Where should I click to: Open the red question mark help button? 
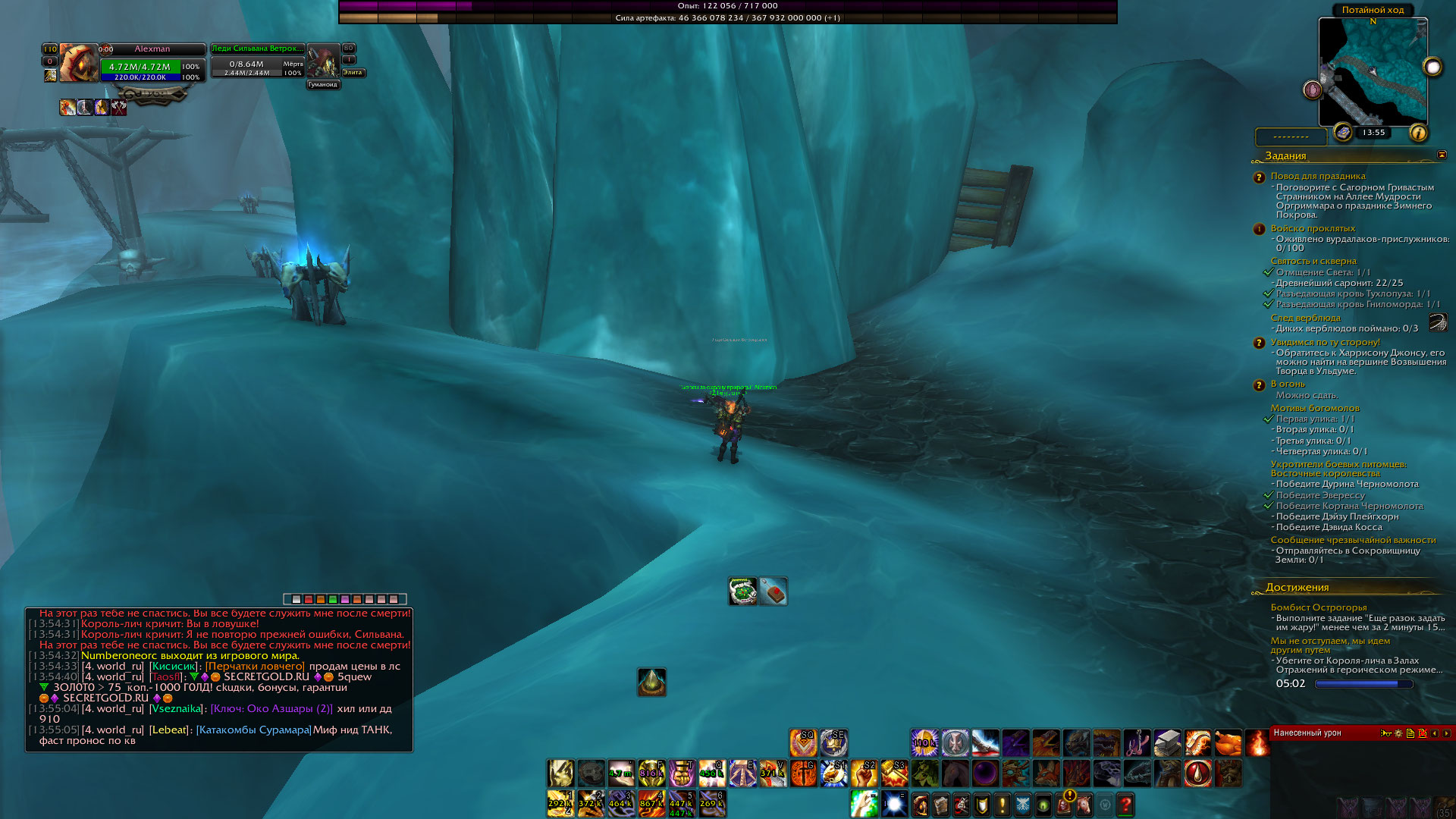pos(1125,804)
